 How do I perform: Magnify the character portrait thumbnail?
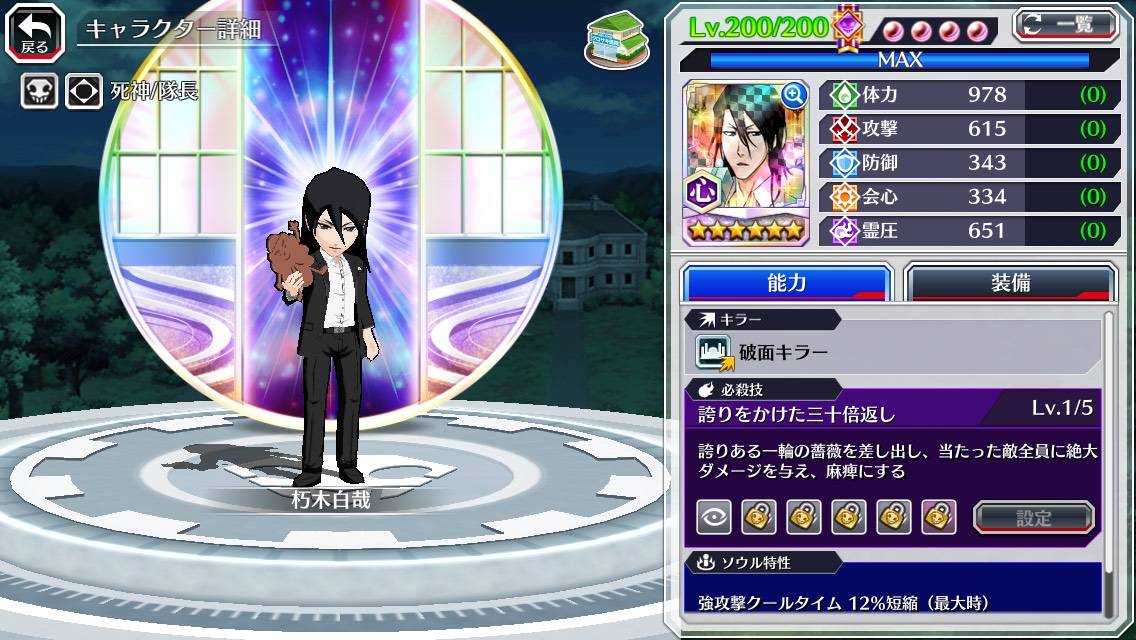coord(795,95)
